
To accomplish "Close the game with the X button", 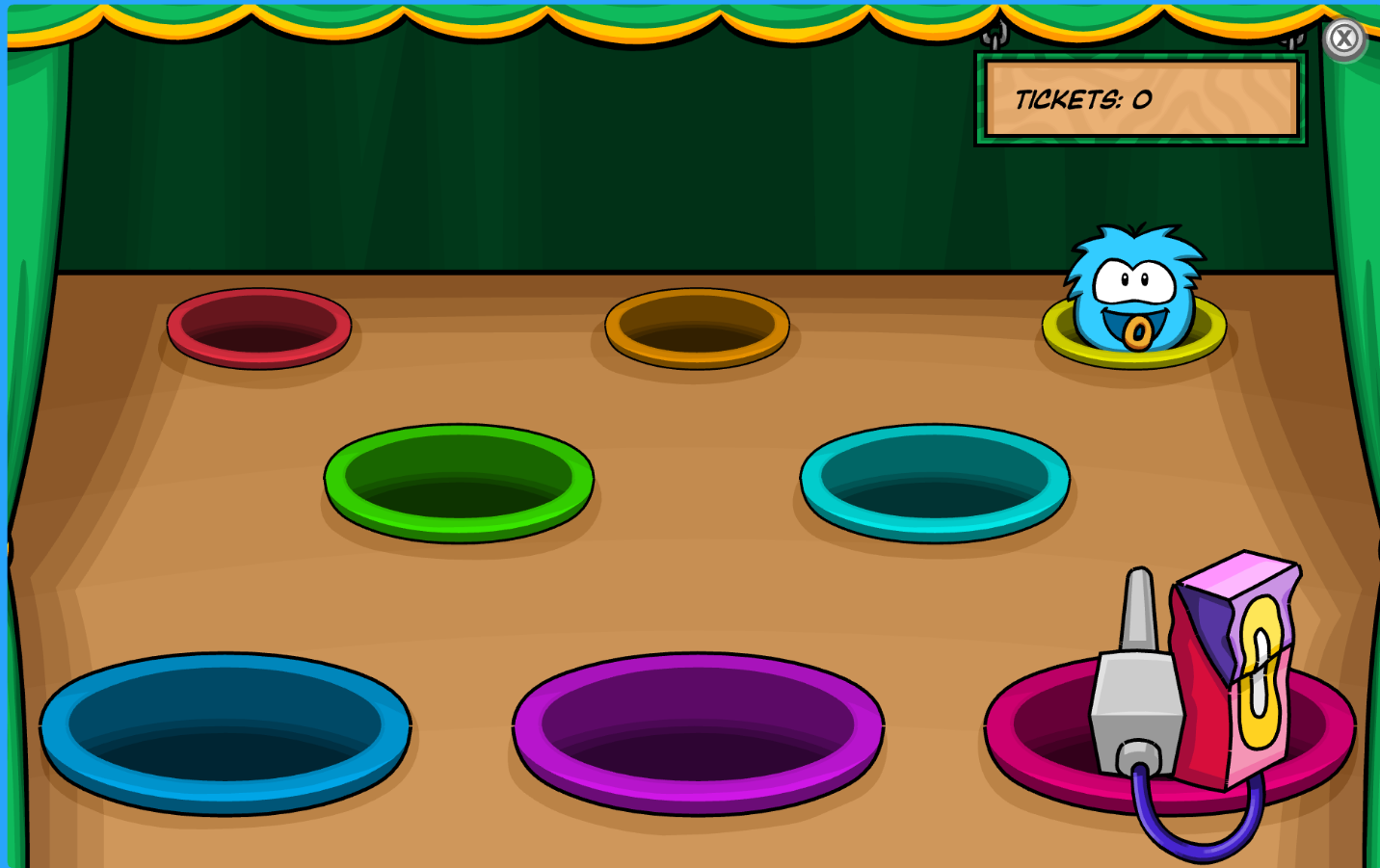I will point(1345,38).
